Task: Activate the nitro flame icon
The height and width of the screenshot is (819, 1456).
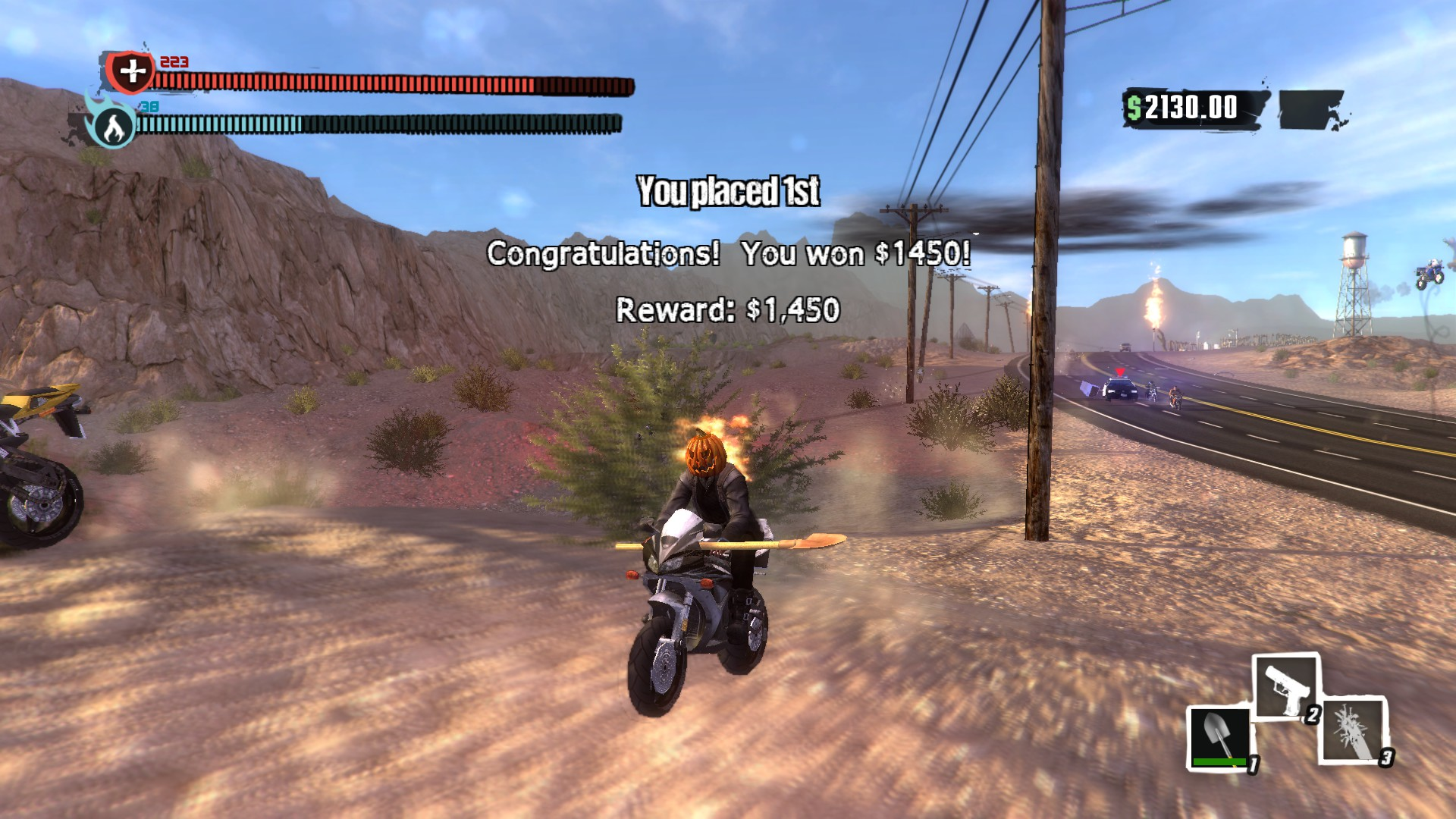Action: (113, 126)
